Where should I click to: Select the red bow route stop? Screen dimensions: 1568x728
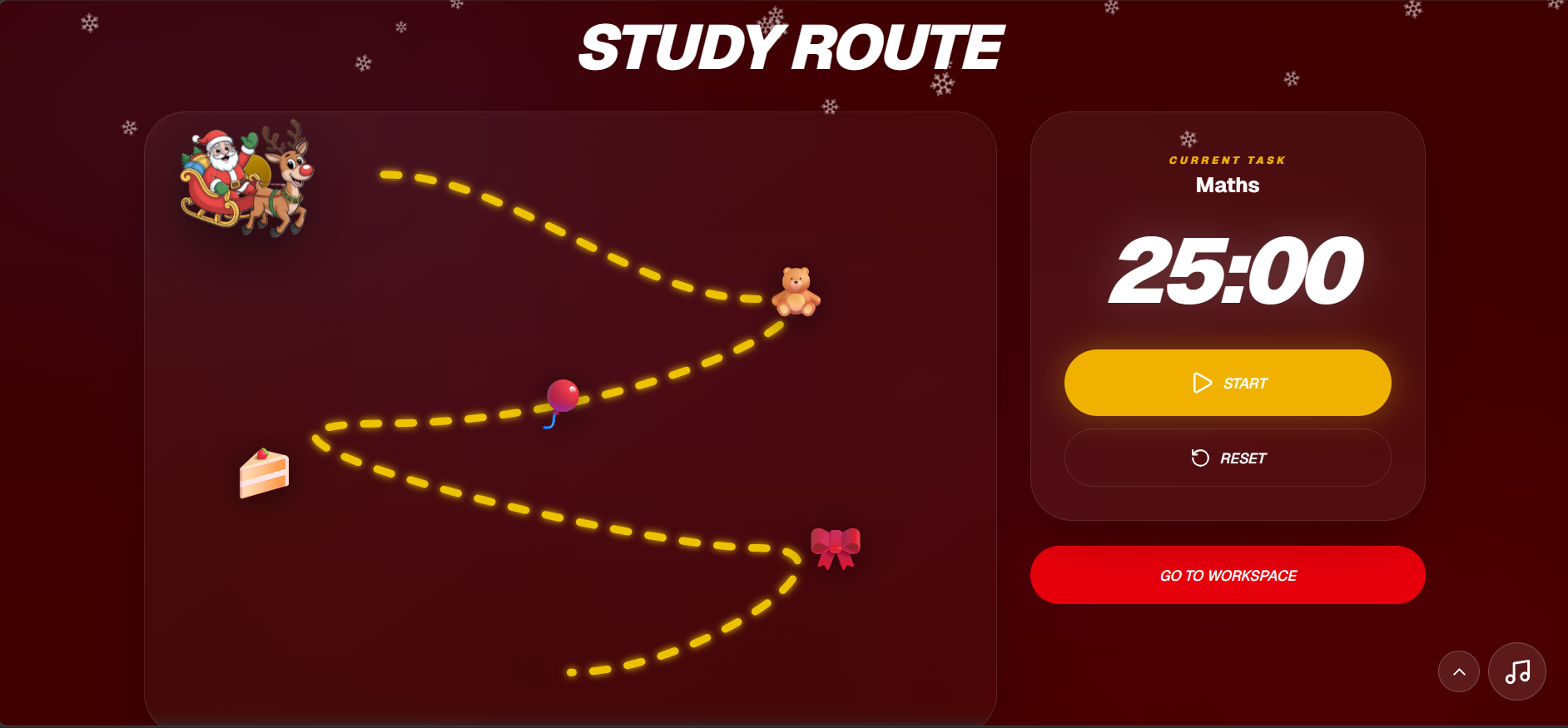pos(836,547)
